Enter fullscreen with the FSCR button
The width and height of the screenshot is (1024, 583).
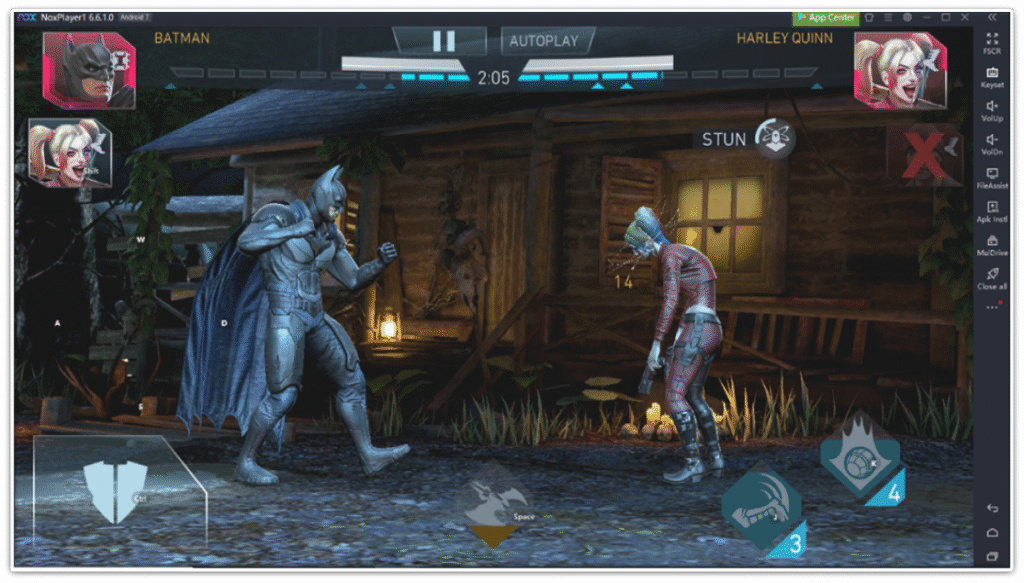992,42
